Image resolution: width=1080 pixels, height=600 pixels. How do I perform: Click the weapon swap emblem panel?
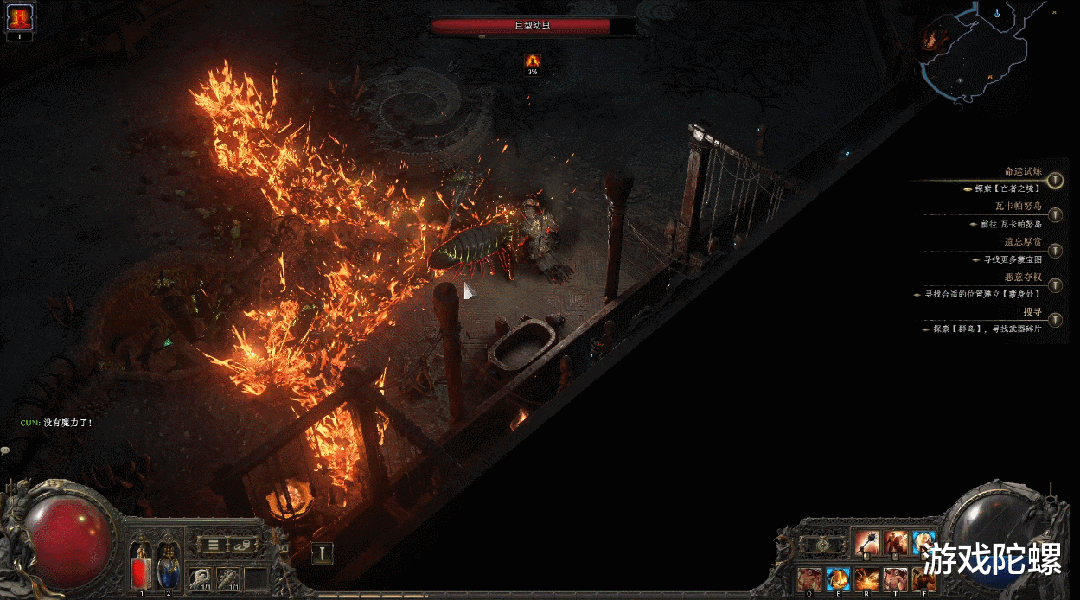click(x=822, y=545)
